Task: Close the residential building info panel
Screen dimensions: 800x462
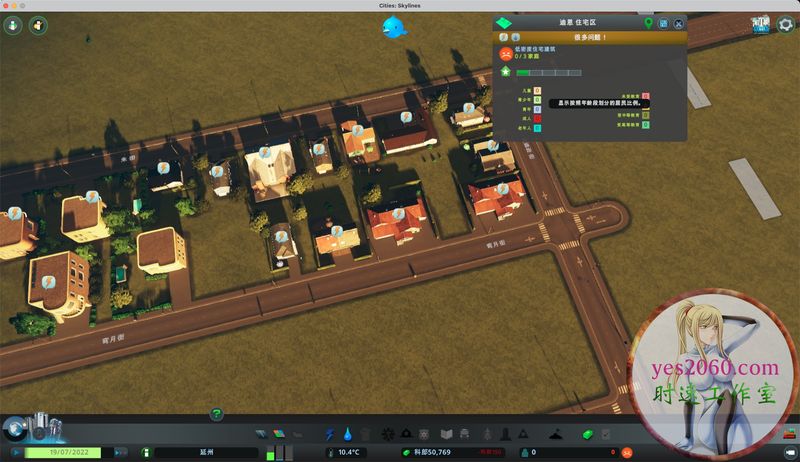Action: click(x=679, y=23)
